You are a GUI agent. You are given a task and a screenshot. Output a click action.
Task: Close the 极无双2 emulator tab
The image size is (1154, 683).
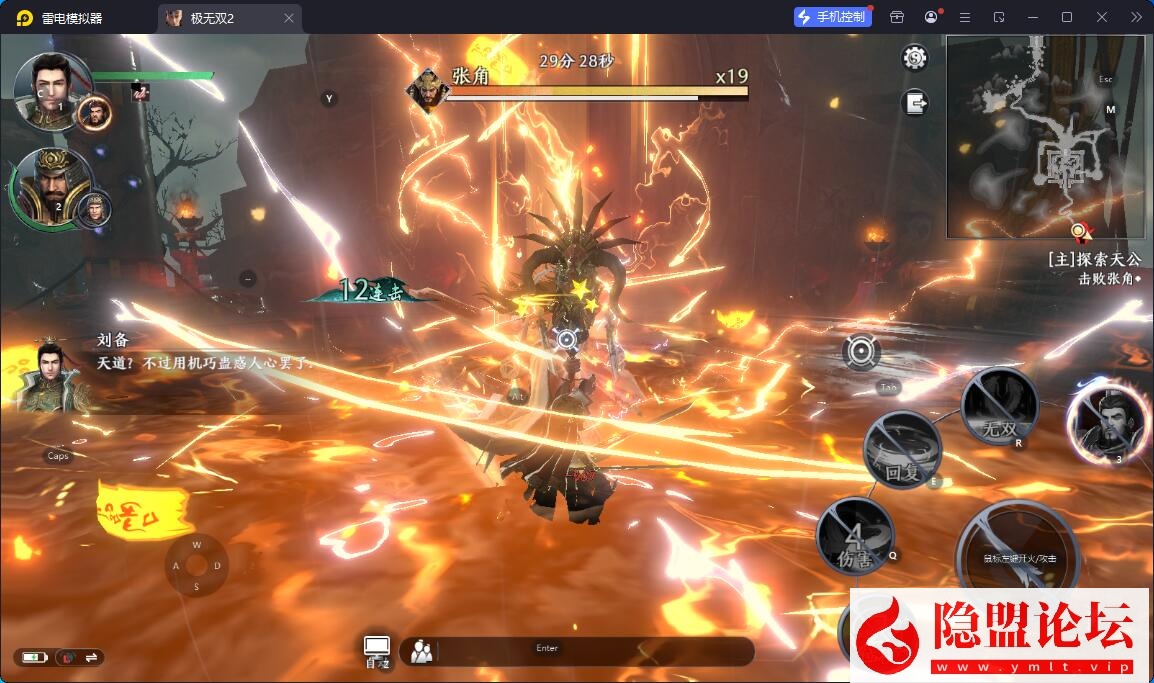(x=289, y=18)
